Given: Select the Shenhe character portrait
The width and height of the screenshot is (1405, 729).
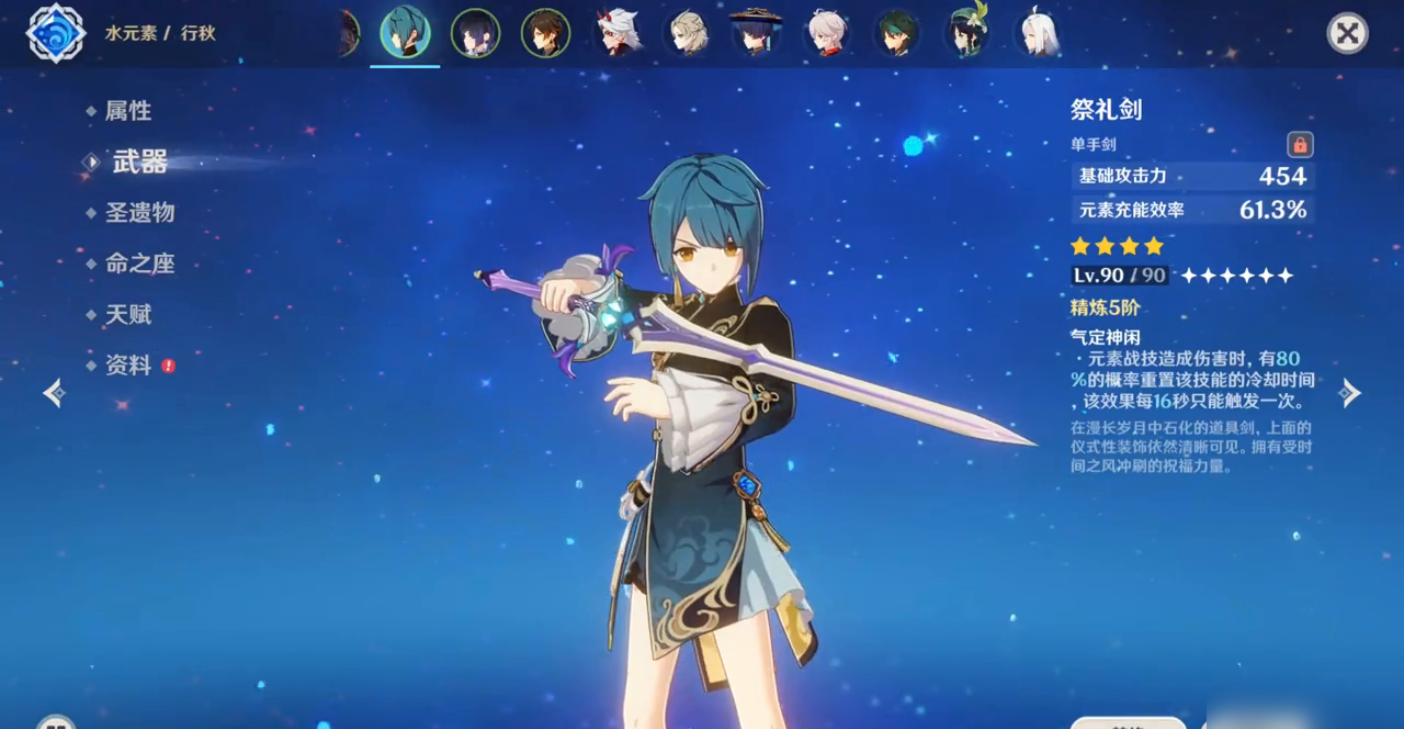Looking at the screenshot, I should pyautogui.click(x=1037, y=34).
